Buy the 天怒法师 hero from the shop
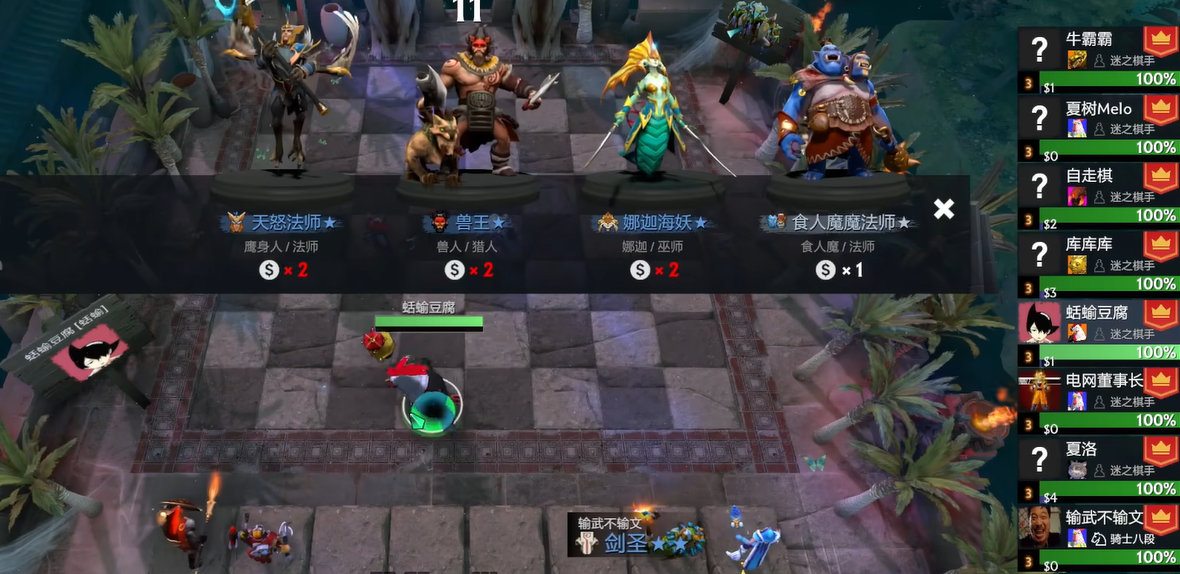 click(x=281, y=222)
